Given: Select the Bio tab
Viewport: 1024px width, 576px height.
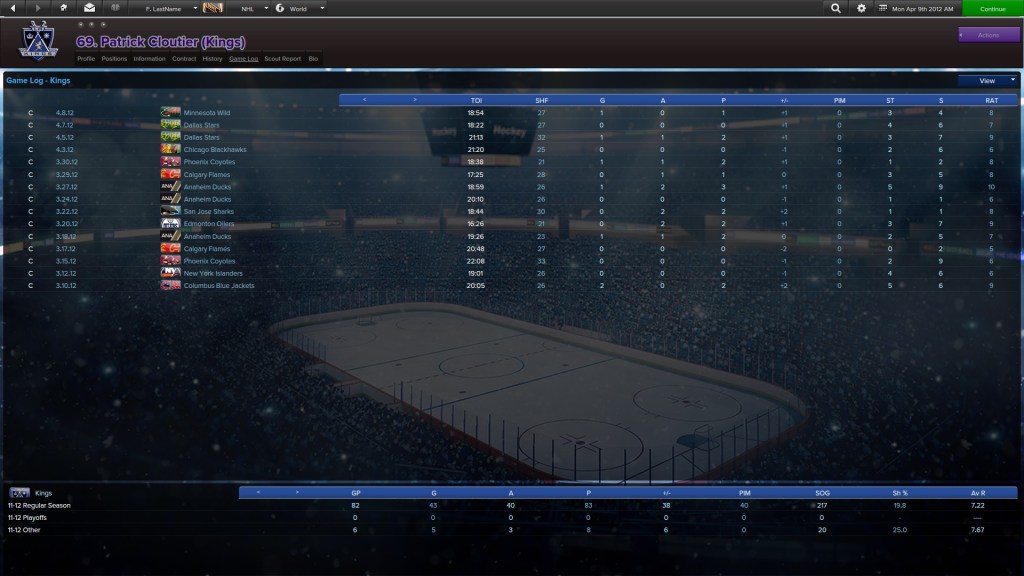Looking at the screenshot, I should (x=313, y=59).
